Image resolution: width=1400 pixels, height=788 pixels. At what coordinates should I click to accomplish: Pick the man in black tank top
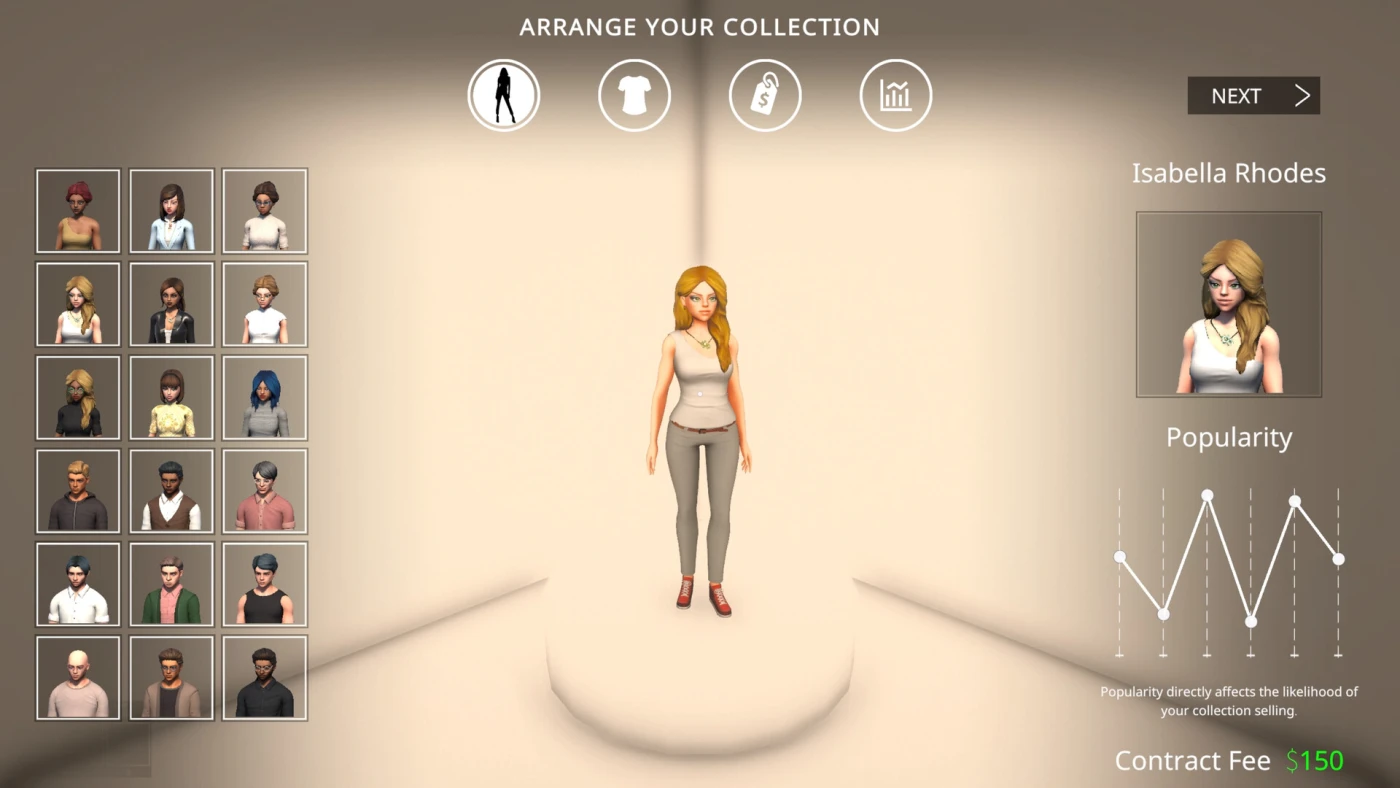pos(264,584)
